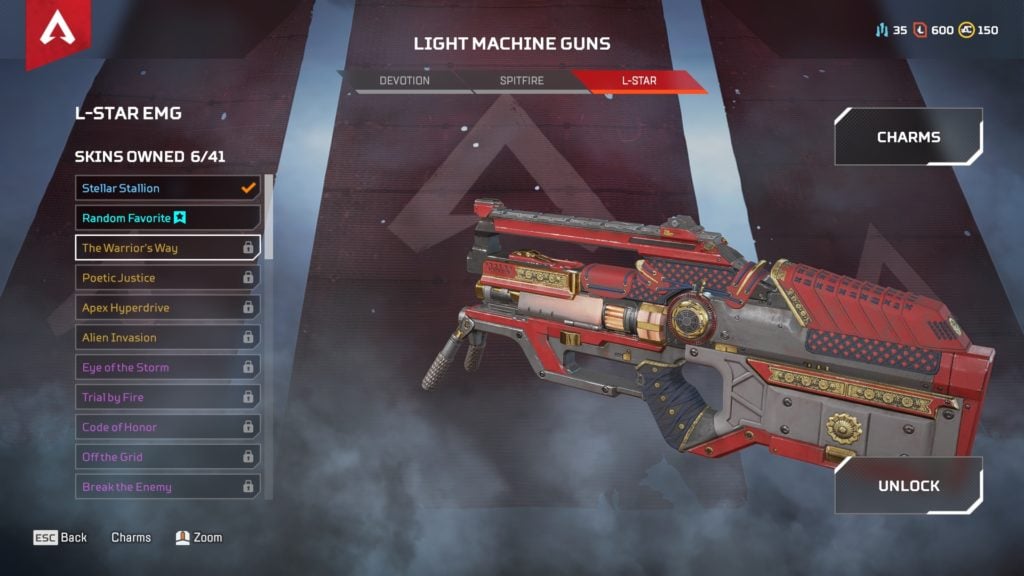This screenshot has height=576, width=1024.
Task: Open the Charms panel
Action: (908, 137)
